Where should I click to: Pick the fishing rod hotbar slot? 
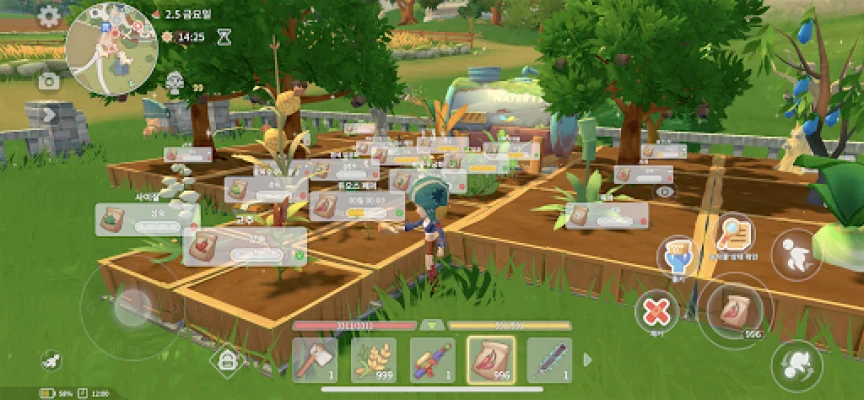(549, 360)
